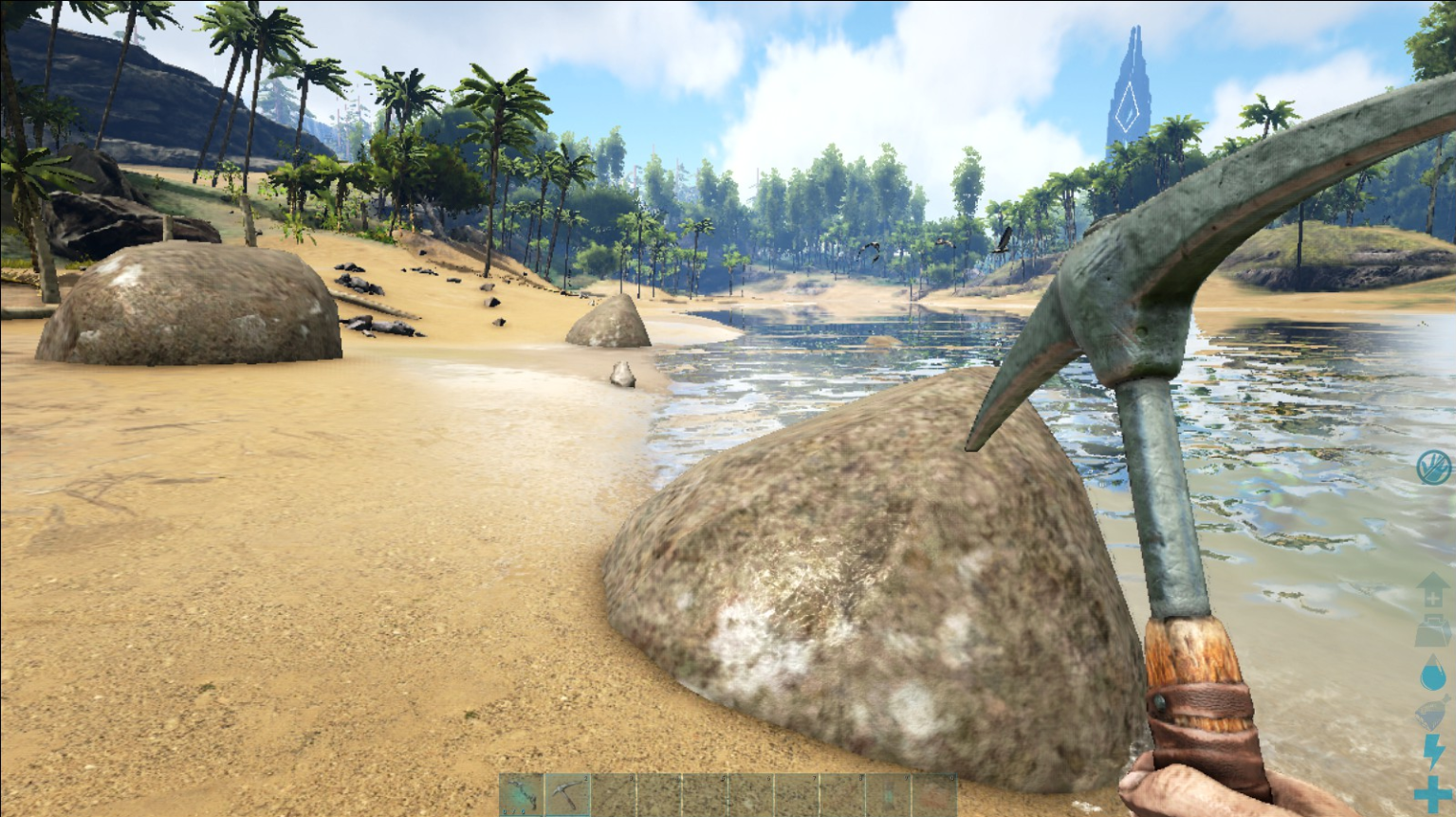1456x817 pixels.
Task: Select the pickaxe hotbar slot
Action: [x=567, y=795]
